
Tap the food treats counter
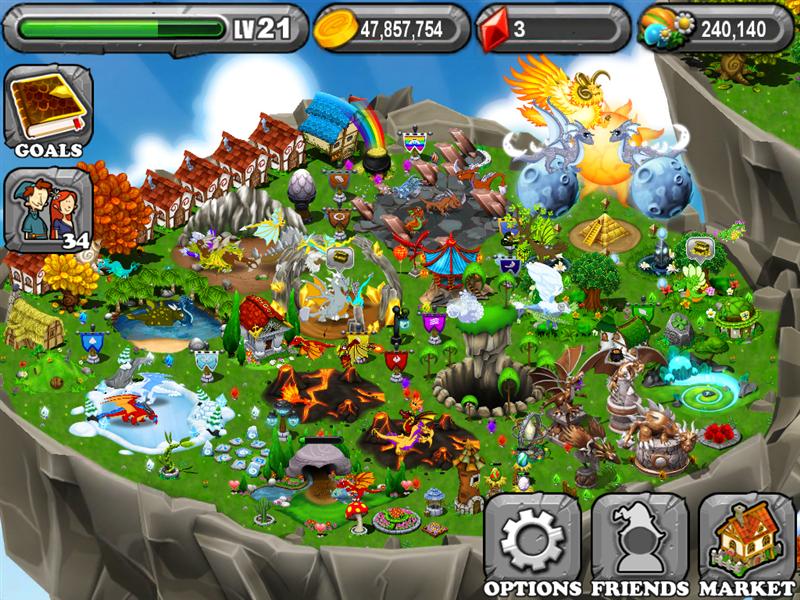tap(716, 29)
